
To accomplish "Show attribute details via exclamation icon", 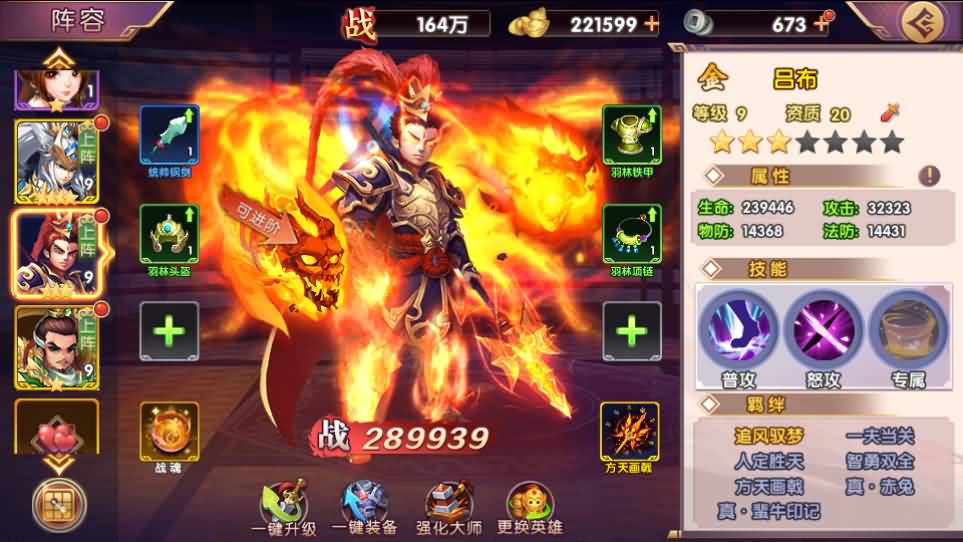I will coord(929,176).
